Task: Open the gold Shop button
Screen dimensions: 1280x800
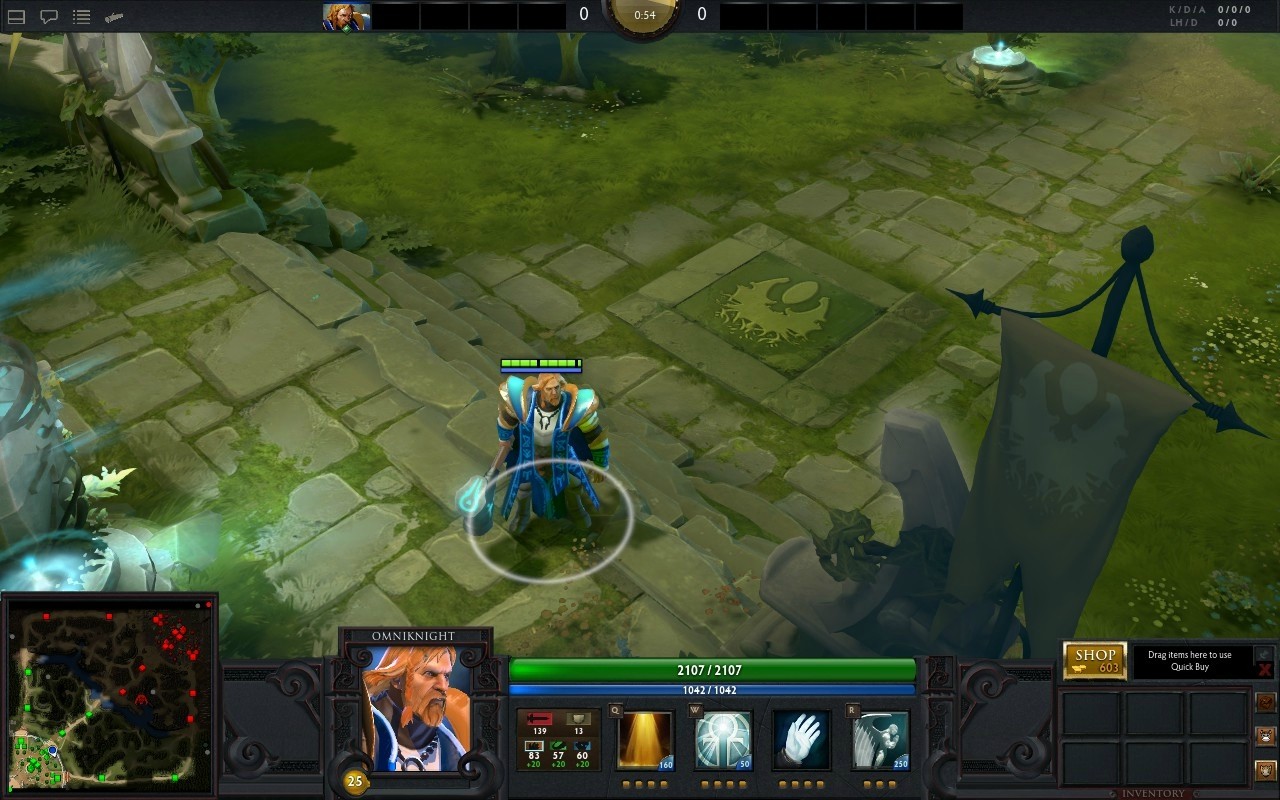Action: [x=1095, y=660]
